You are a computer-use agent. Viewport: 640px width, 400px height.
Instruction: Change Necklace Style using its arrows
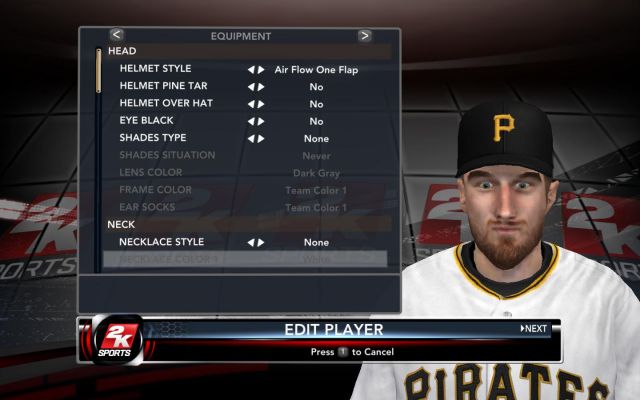256,242
